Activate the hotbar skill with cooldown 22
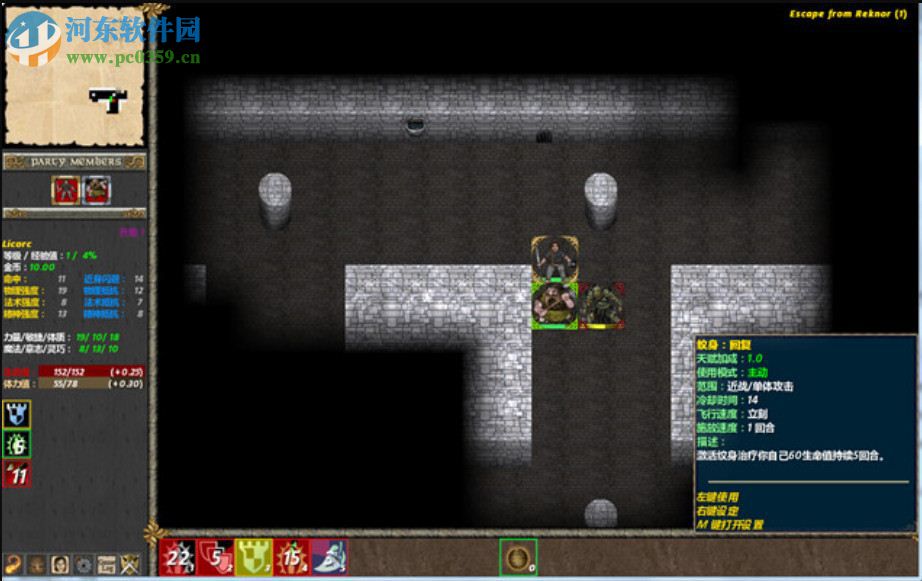Screen dimensions: 922x581 178,557
